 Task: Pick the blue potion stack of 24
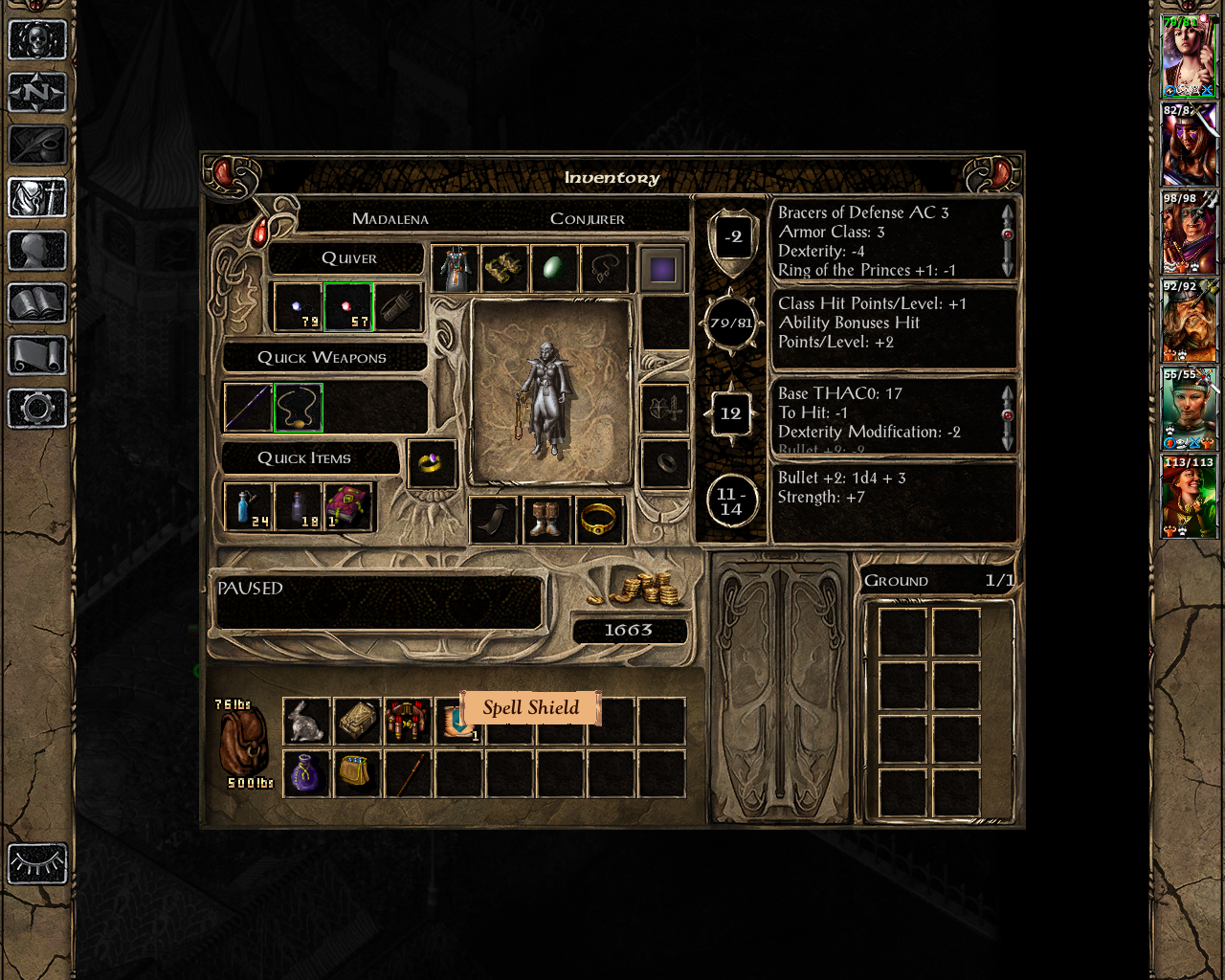point(248,506)
